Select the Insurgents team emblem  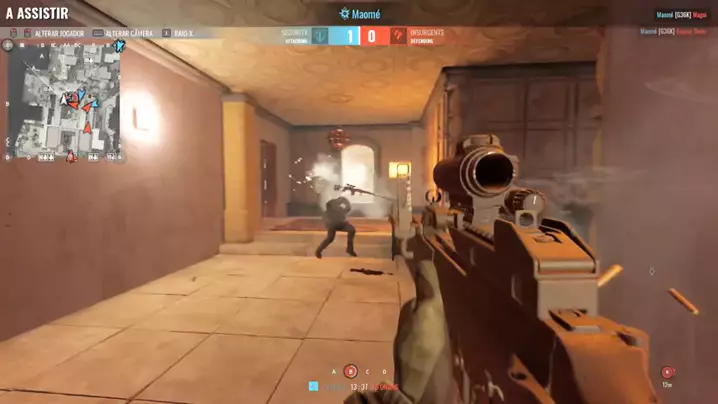tap(399, 36)
